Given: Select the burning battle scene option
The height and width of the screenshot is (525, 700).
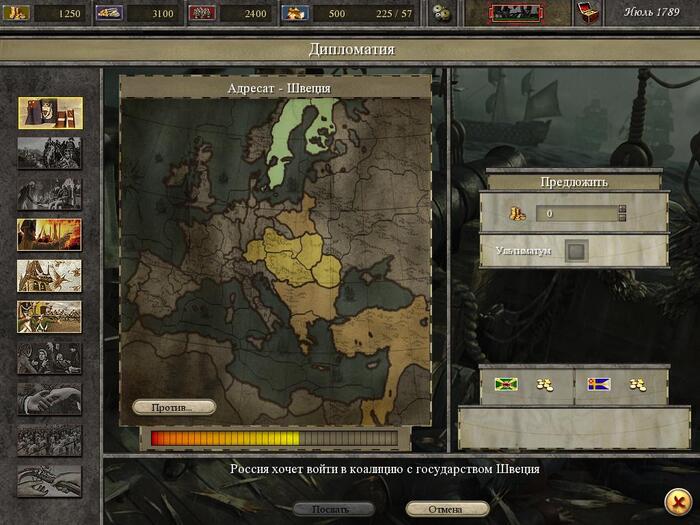Looking at the screenshot, I should [50, 234].
